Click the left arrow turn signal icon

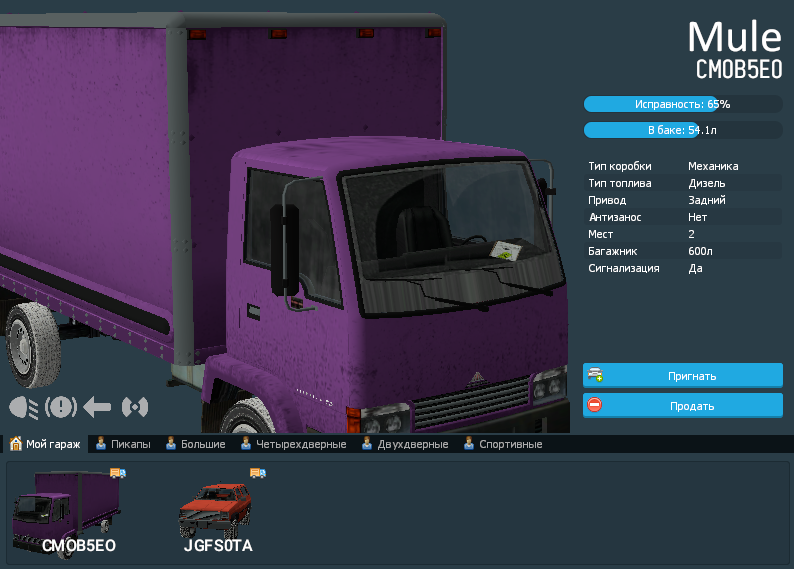[x=97, y=407]
